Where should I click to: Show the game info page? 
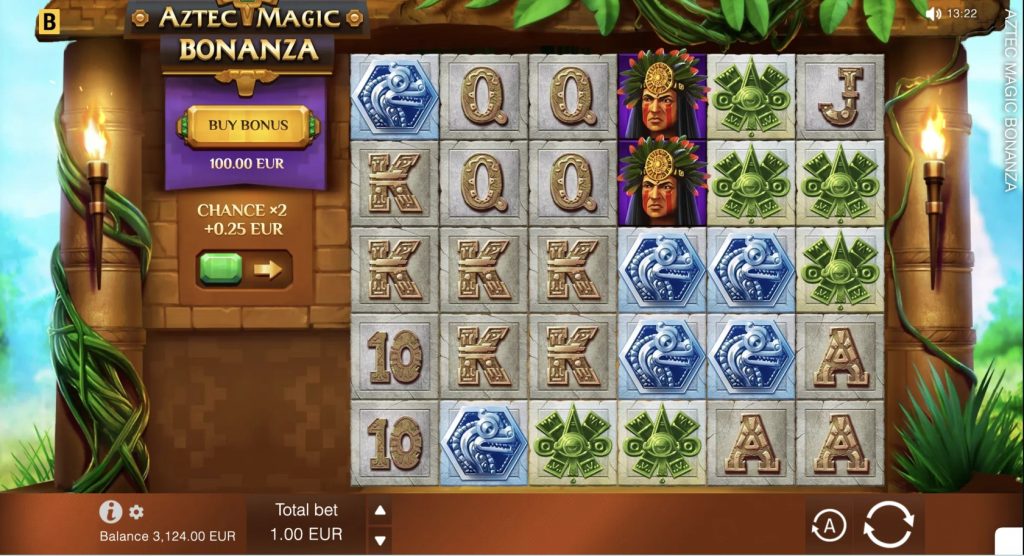[x=111, y=512]
